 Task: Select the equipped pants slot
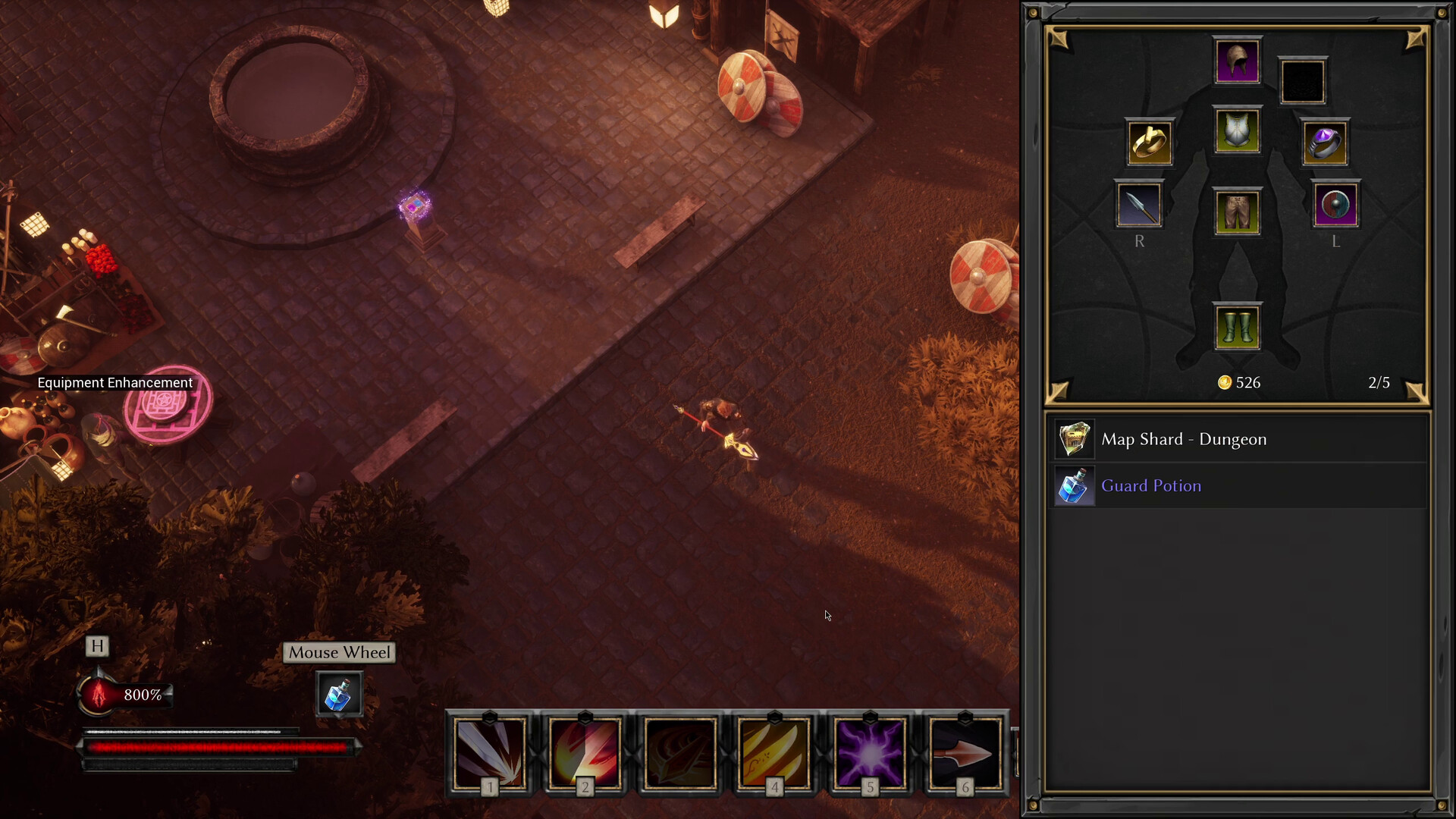pyautogui.click(x=1237, y=212)
